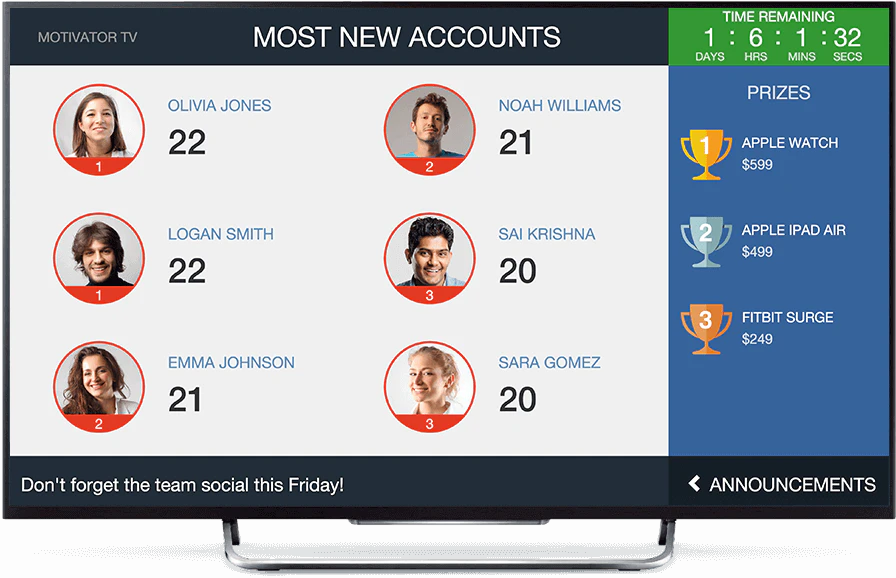Click the Motivator TV logo text

click(x=87, y=38)
